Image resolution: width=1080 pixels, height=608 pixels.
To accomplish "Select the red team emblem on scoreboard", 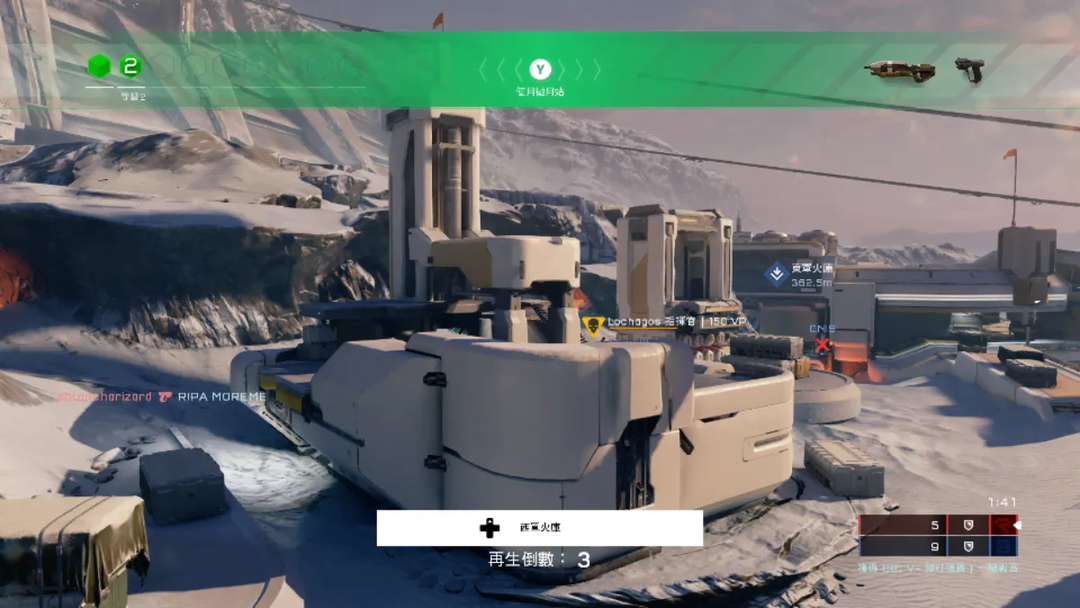I will tap(1003, 525).
